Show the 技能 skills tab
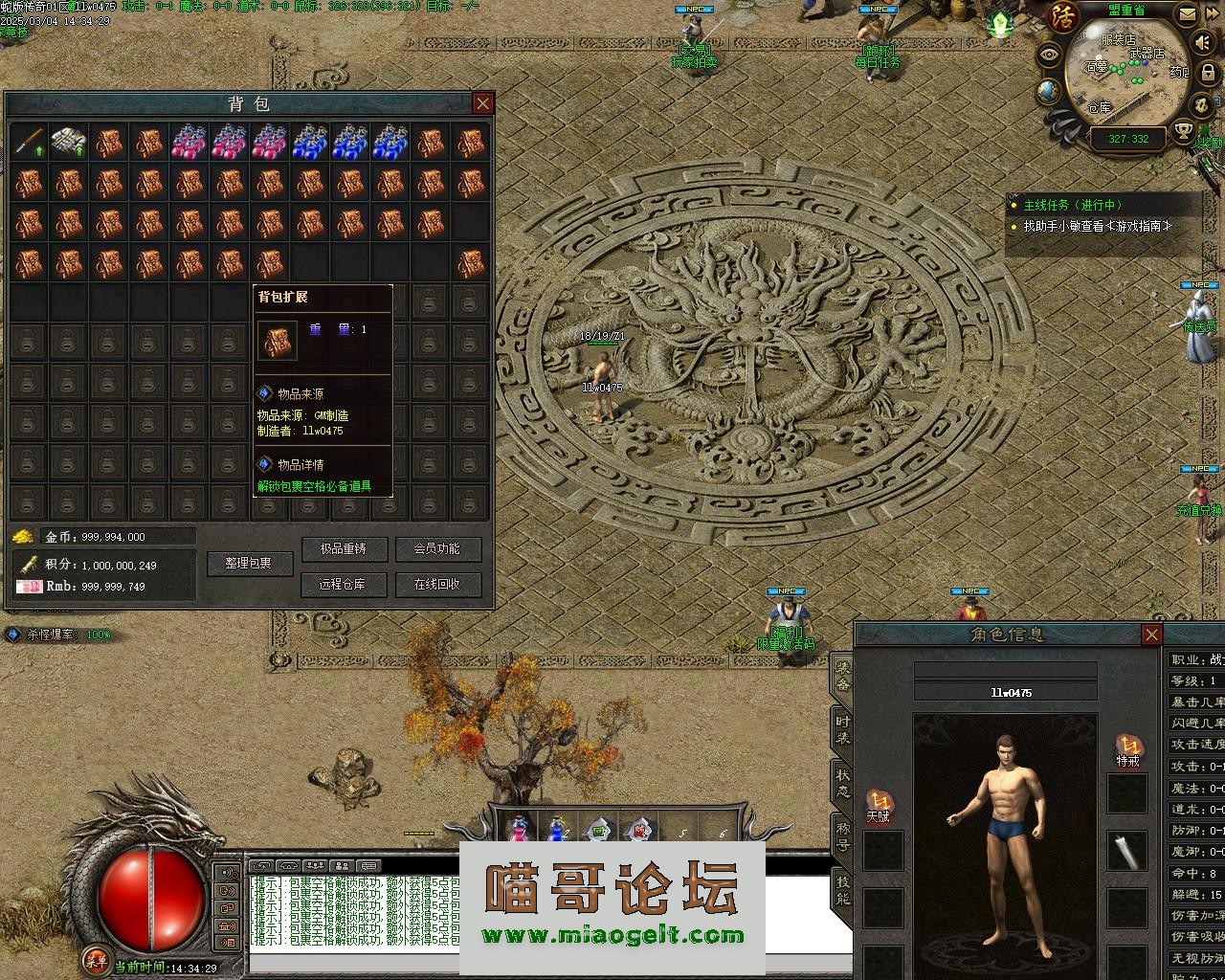The height and width of the screenshot is (980, 1225). (842, 890)
